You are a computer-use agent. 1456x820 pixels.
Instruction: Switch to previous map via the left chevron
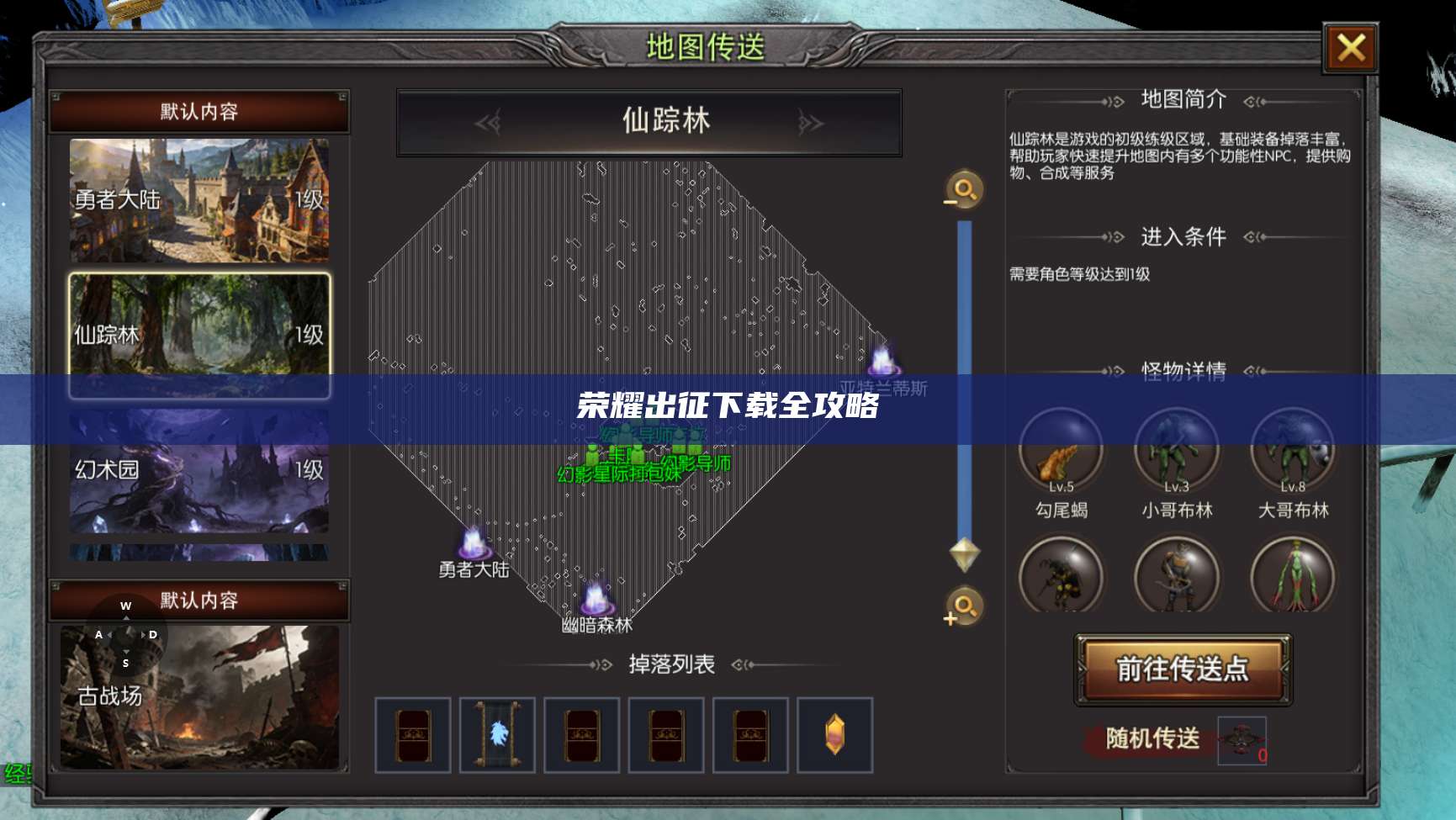pos(490,123)
